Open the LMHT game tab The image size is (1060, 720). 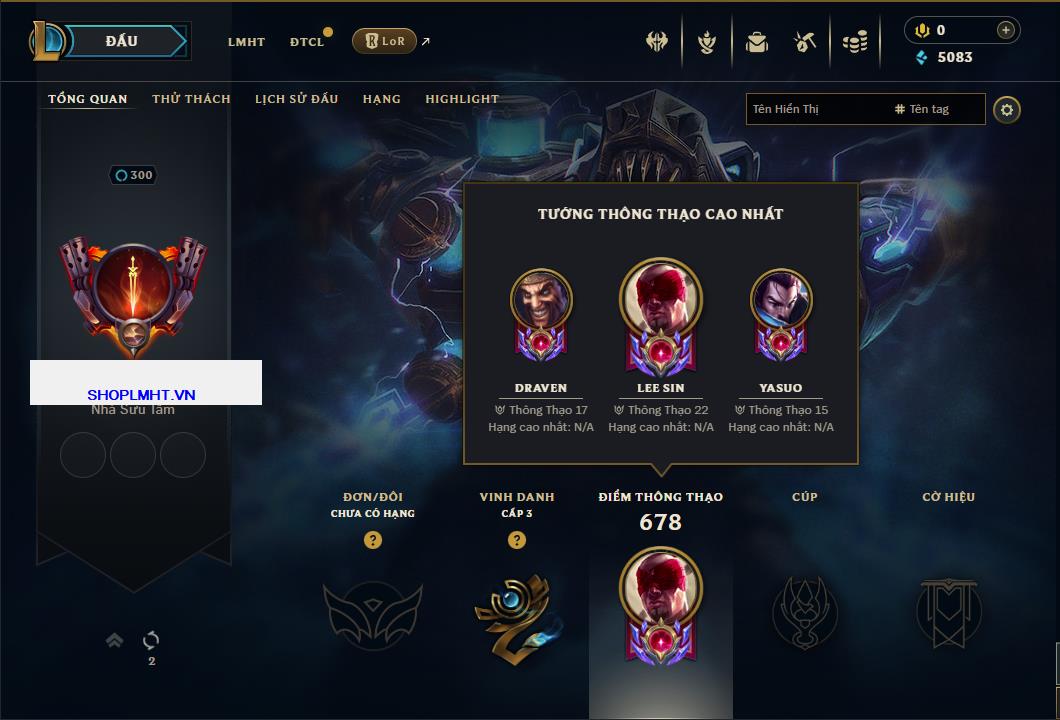(x=246, y=42)
